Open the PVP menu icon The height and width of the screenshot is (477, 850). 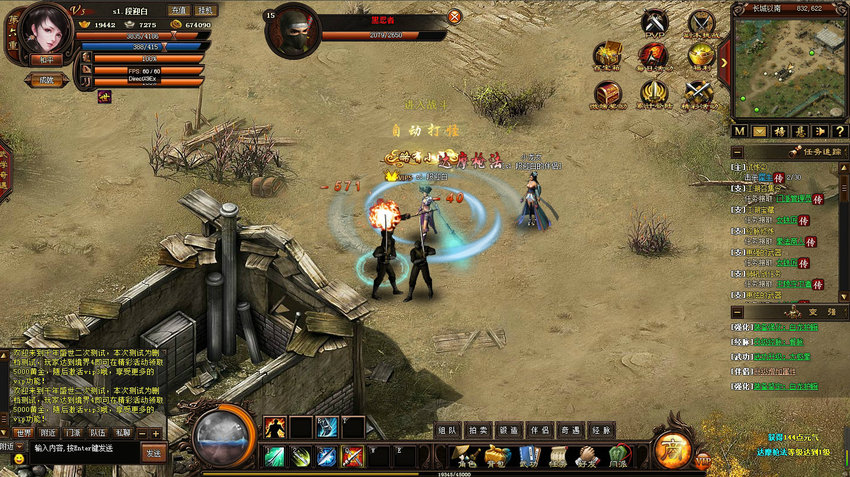click(654, 23)
